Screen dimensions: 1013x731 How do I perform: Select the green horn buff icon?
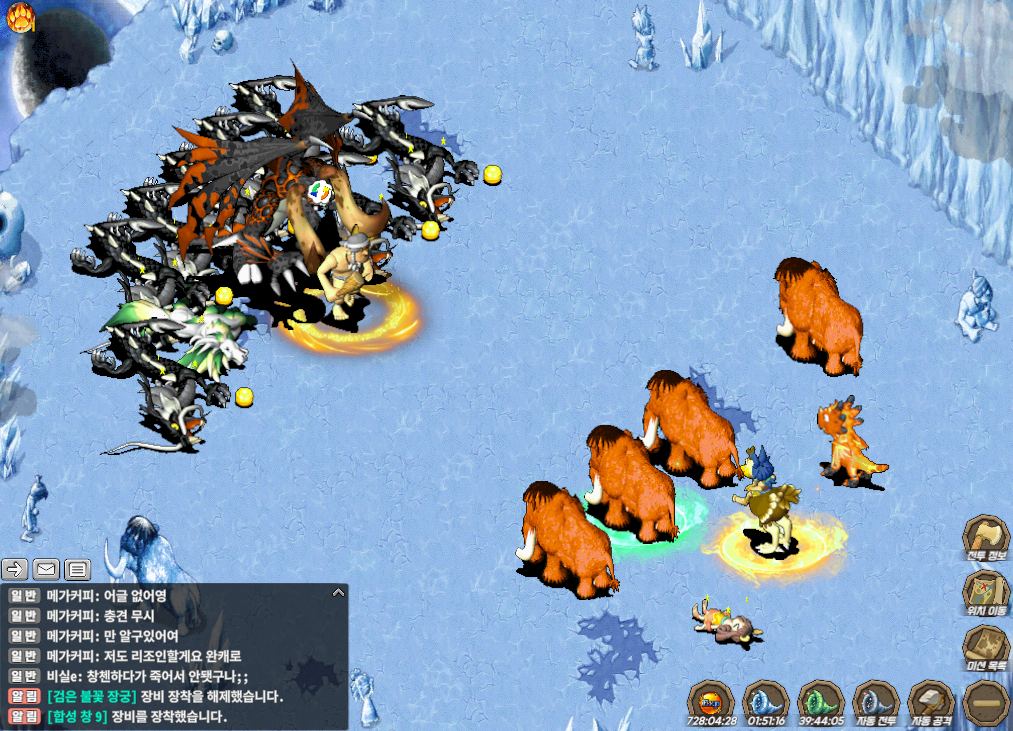coord(821,700)
